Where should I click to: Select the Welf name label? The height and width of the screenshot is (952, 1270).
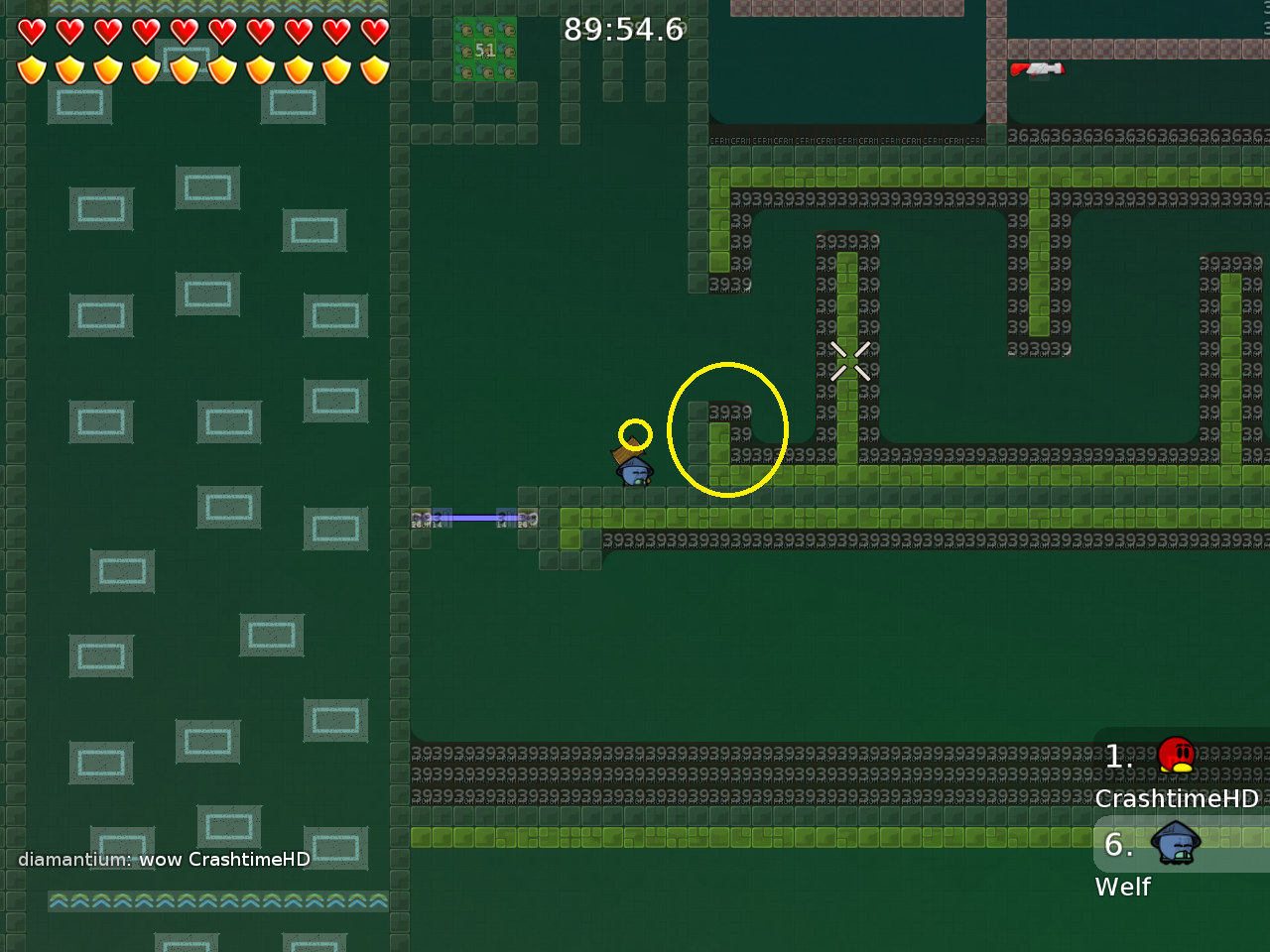tap(1122, 888)
